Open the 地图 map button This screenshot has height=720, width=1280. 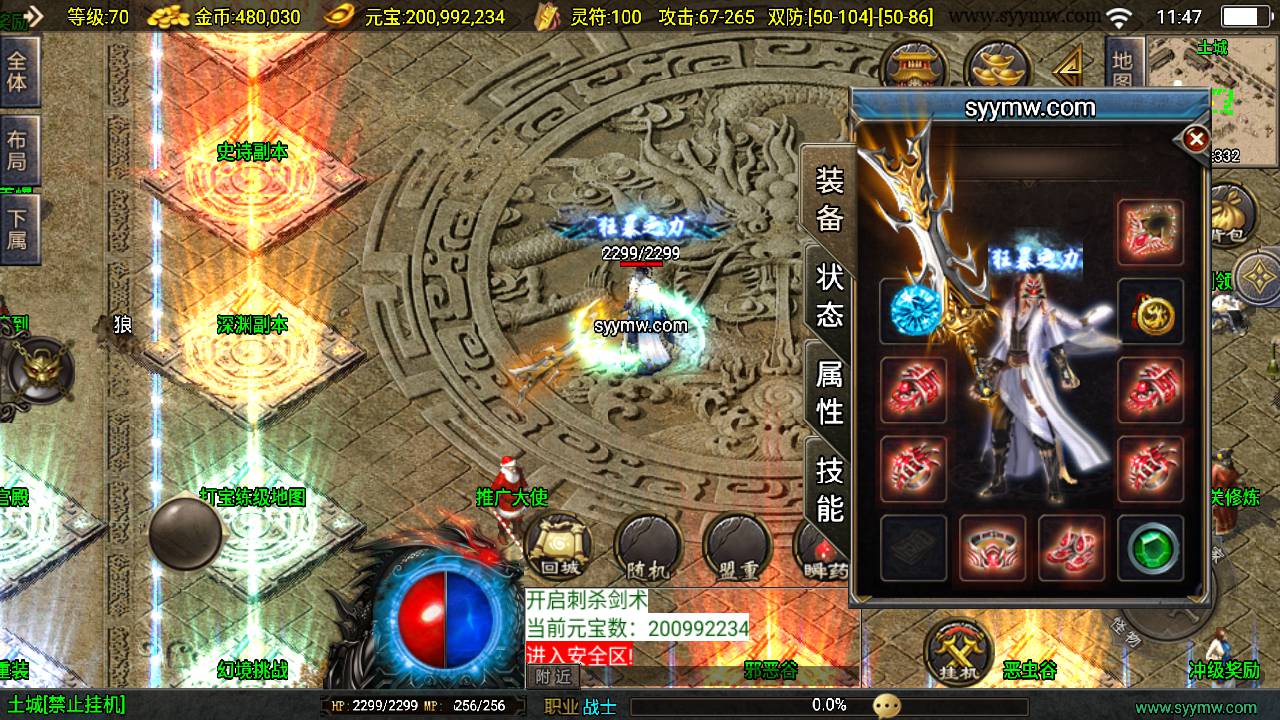(x=1122, y=70)
